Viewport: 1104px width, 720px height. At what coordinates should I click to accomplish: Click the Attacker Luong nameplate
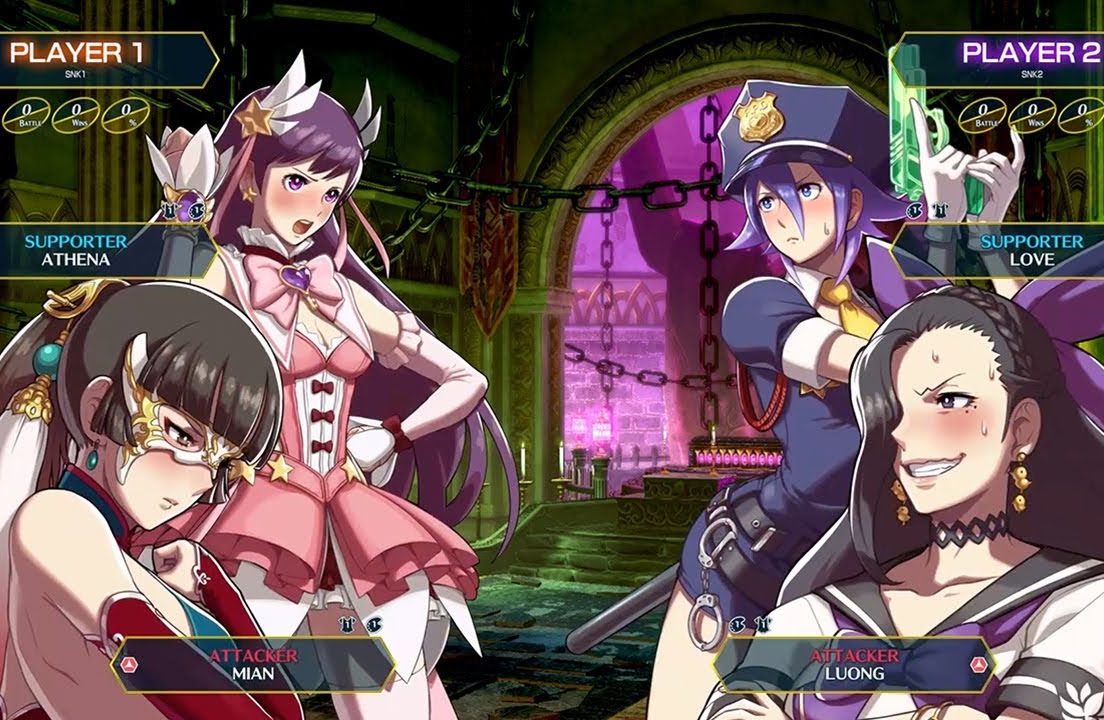(x=853, y=665)
